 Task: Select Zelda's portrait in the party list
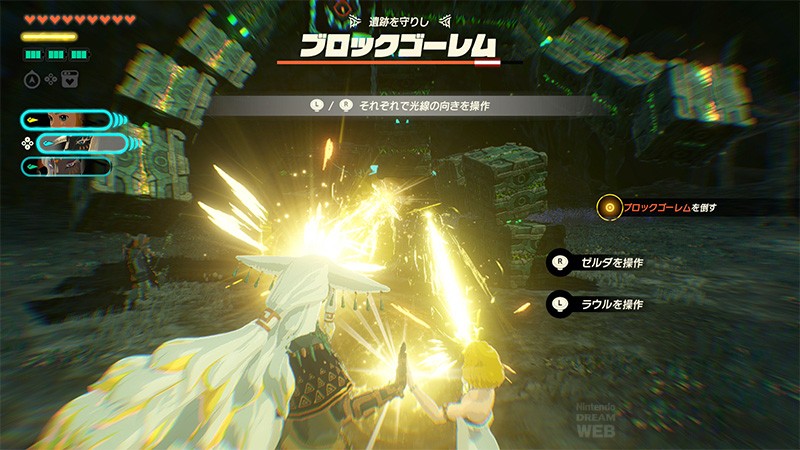pyautogui.click(x=66, y=120)
